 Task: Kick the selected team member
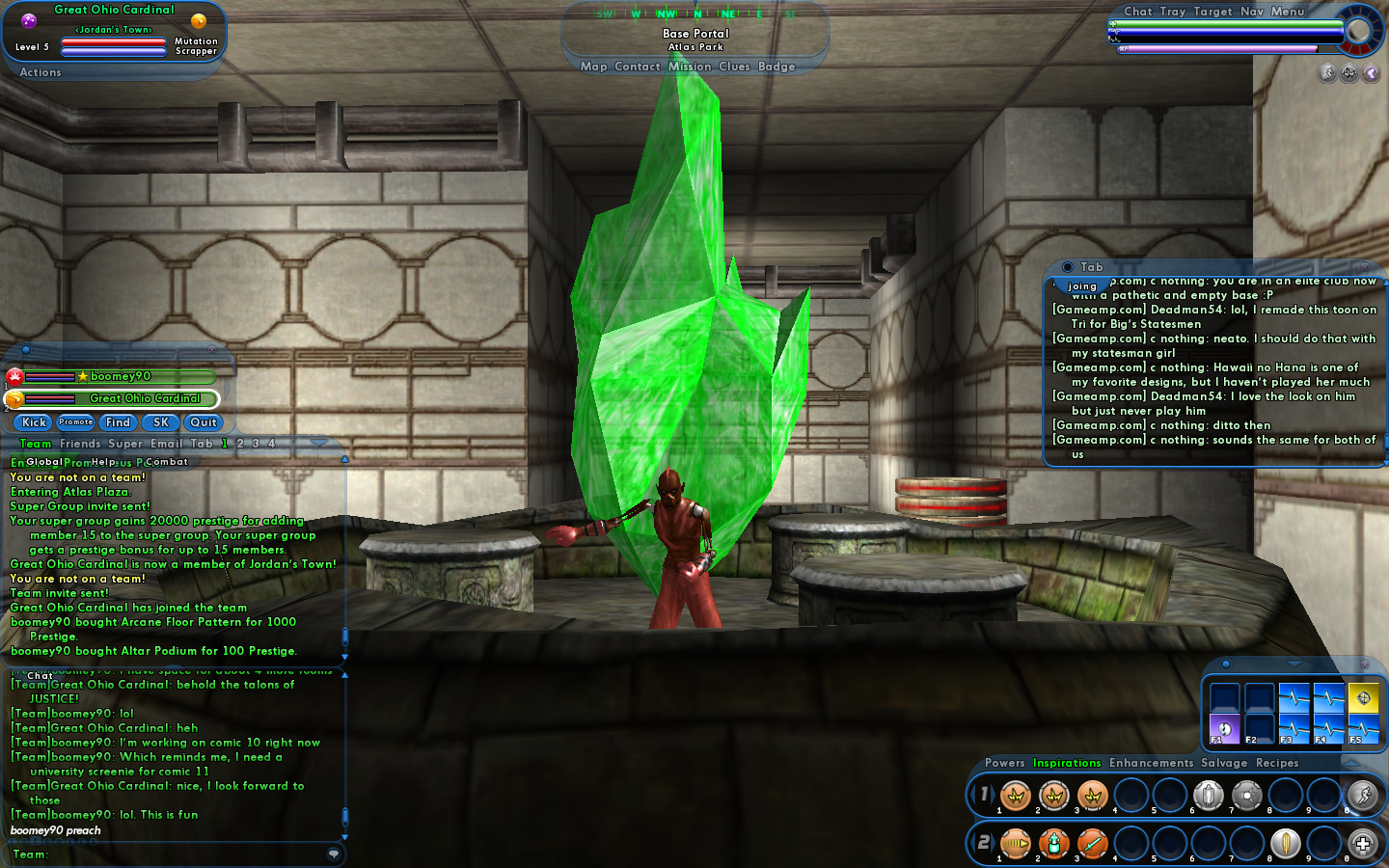(x=34, y=422)
